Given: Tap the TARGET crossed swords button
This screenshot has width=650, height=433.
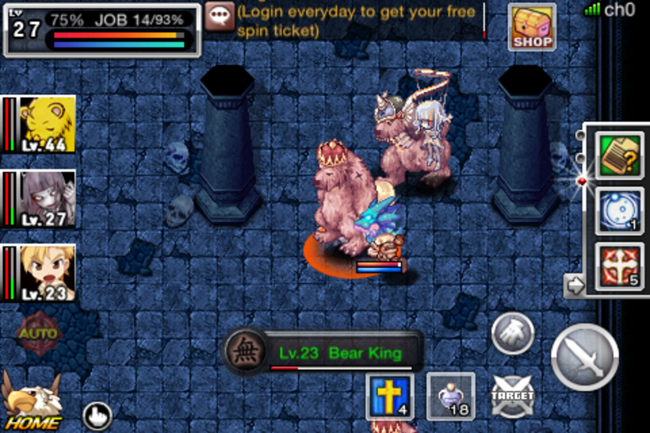Looking at the screenshot, I should (x=511, y=395).
